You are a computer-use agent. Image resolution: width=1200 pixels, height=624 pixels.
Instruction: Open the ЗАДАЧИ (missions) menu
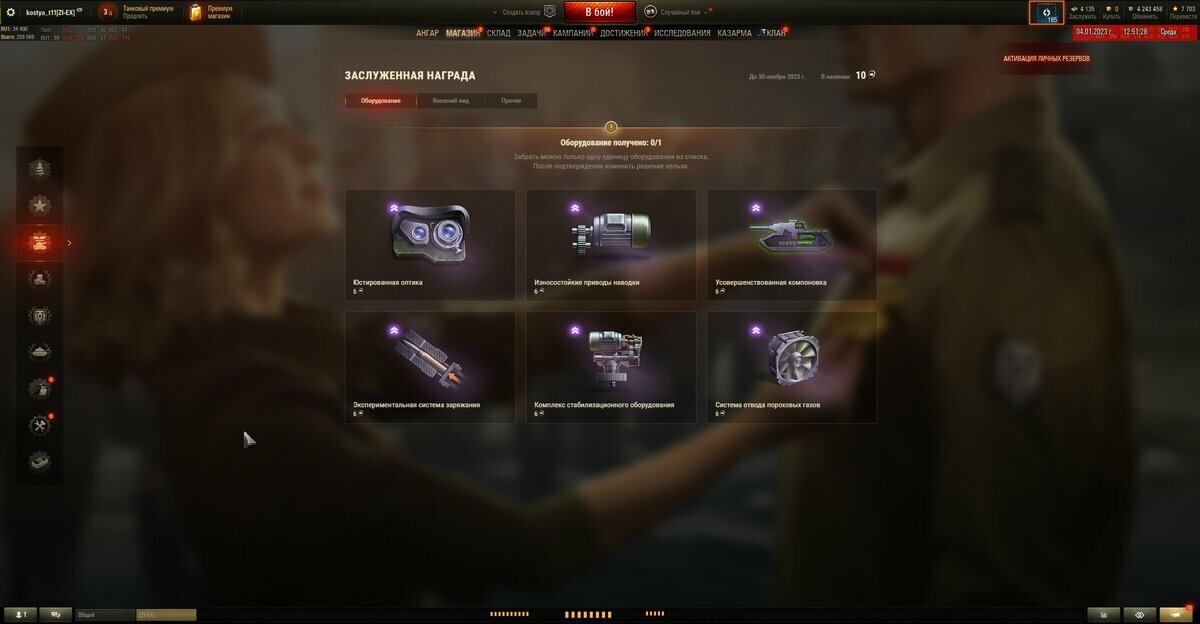point(531,33)
